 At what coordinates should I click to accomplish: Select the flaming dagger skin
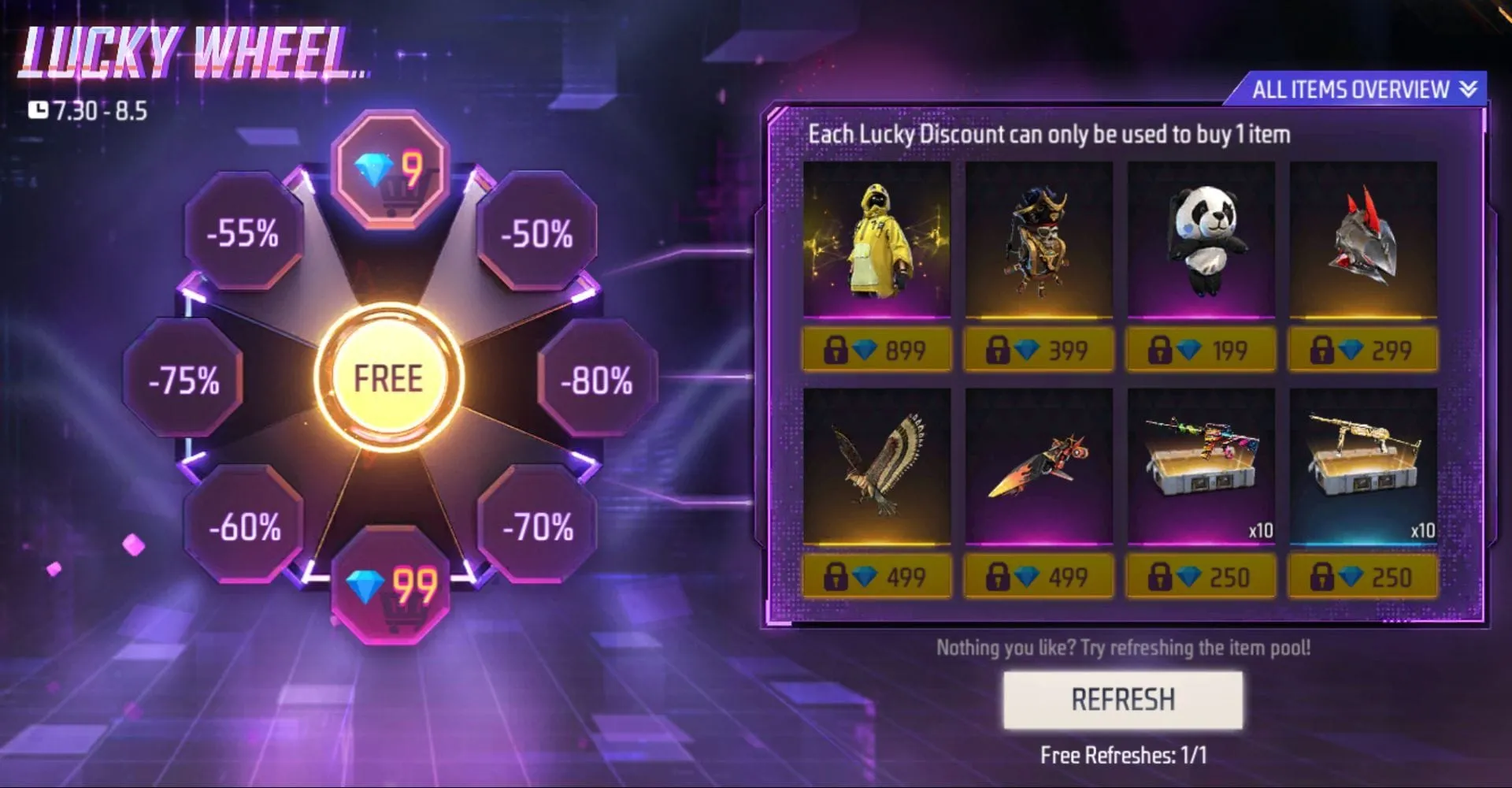point(1038,469)
